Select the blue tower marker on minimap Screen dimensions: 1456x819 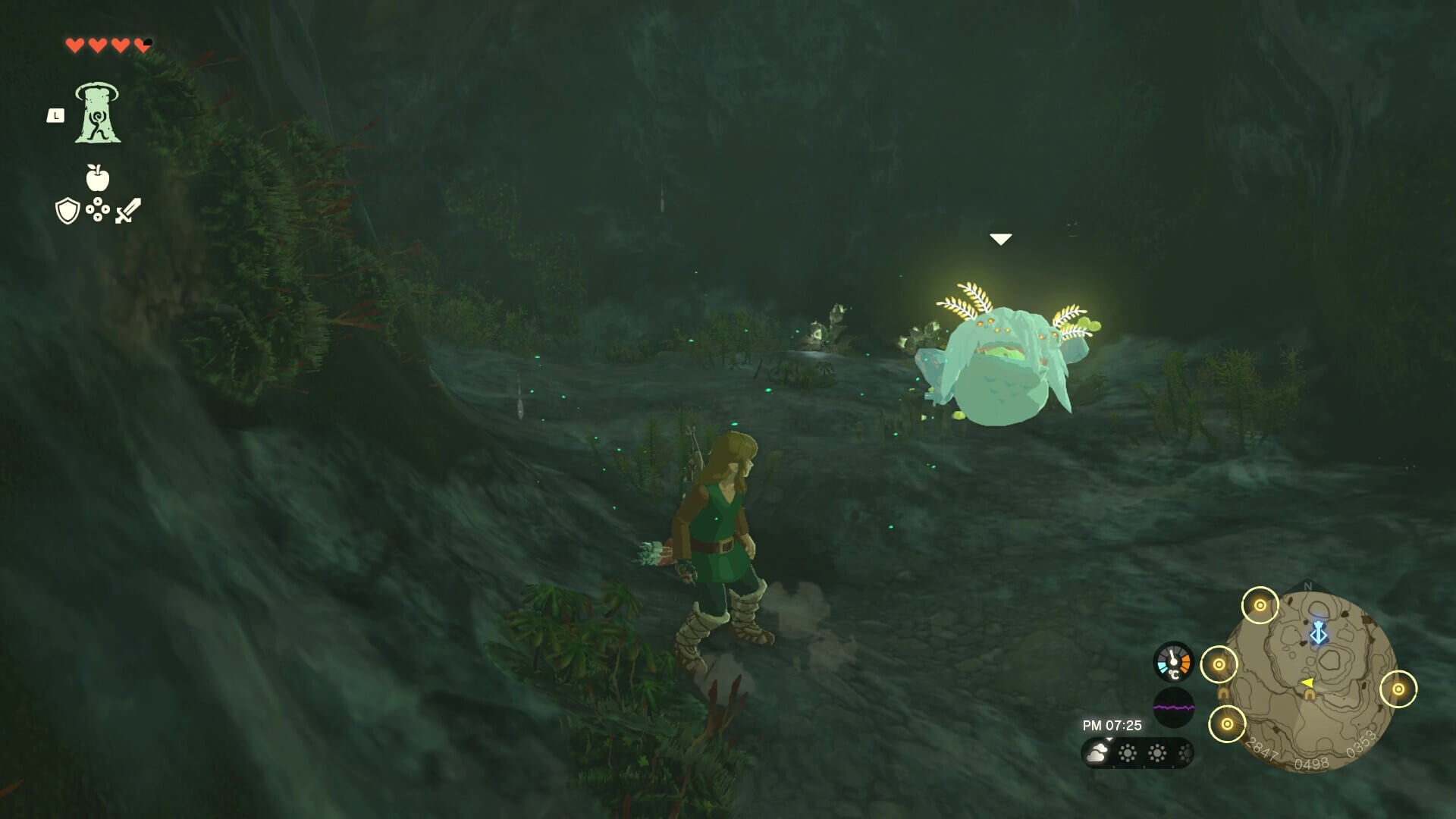(x=1319, y=632)
